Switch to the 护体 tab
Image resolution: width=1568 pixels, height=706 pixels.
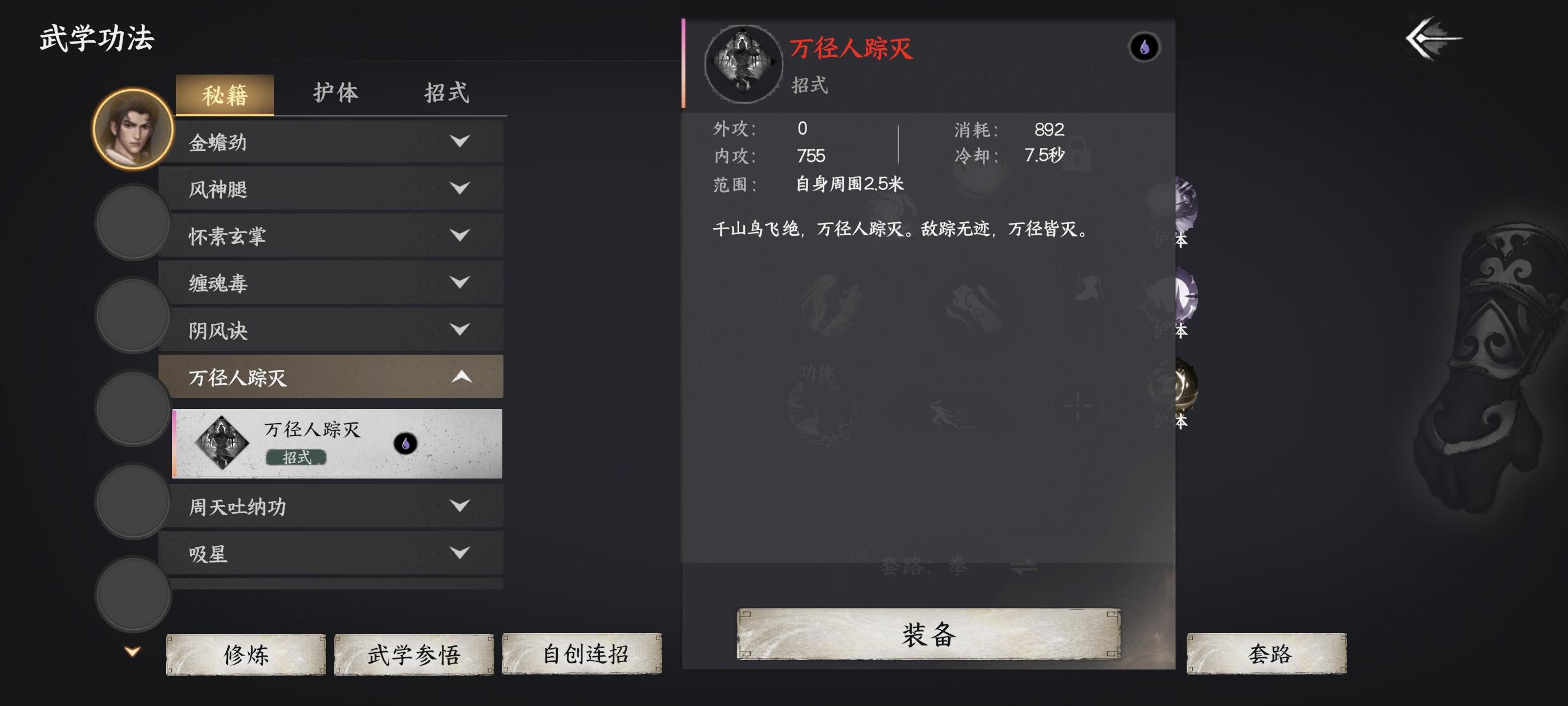(x=338, y=92)
